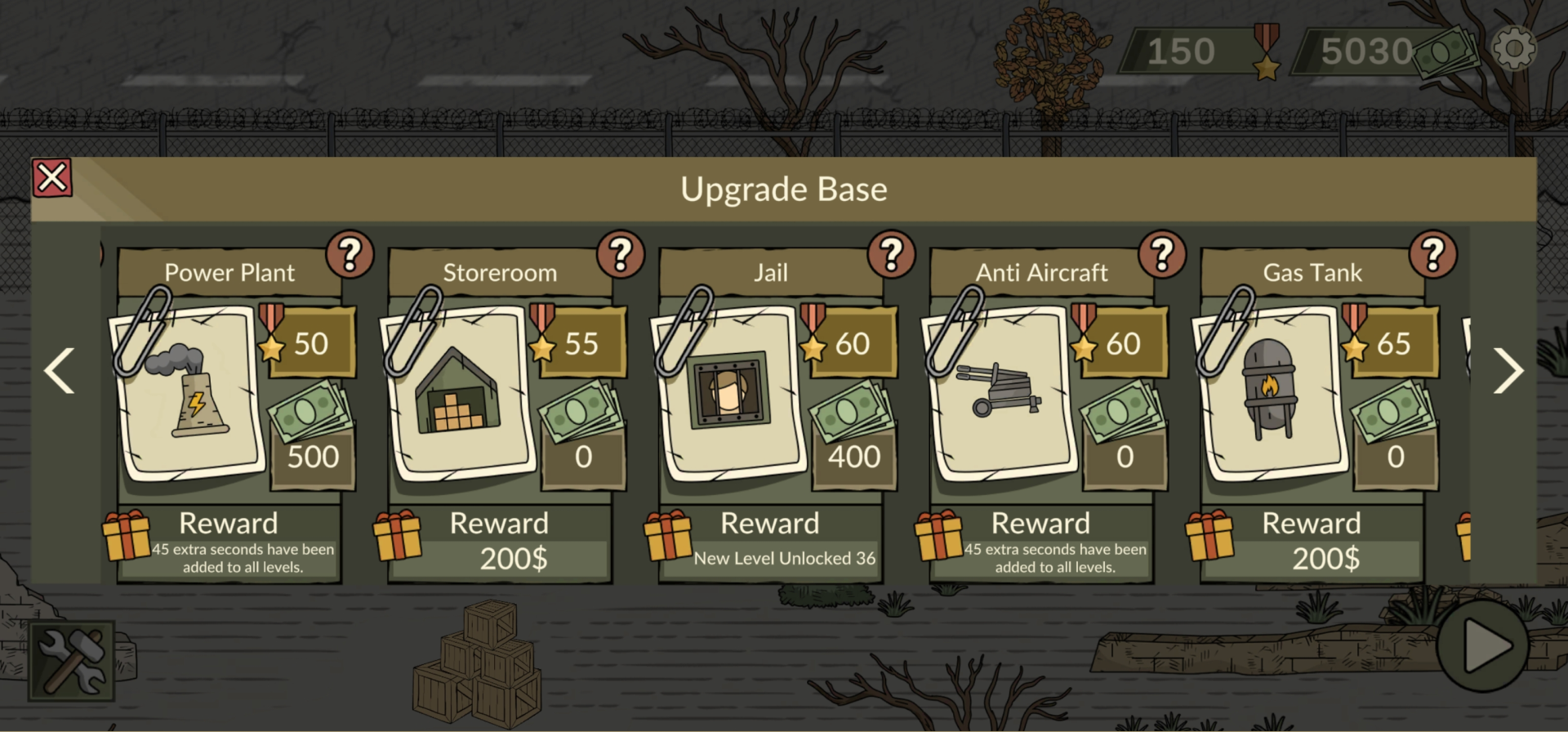1568x732 pixels.
Task: Open the Power Plant help info
Action: pos(351,253)
